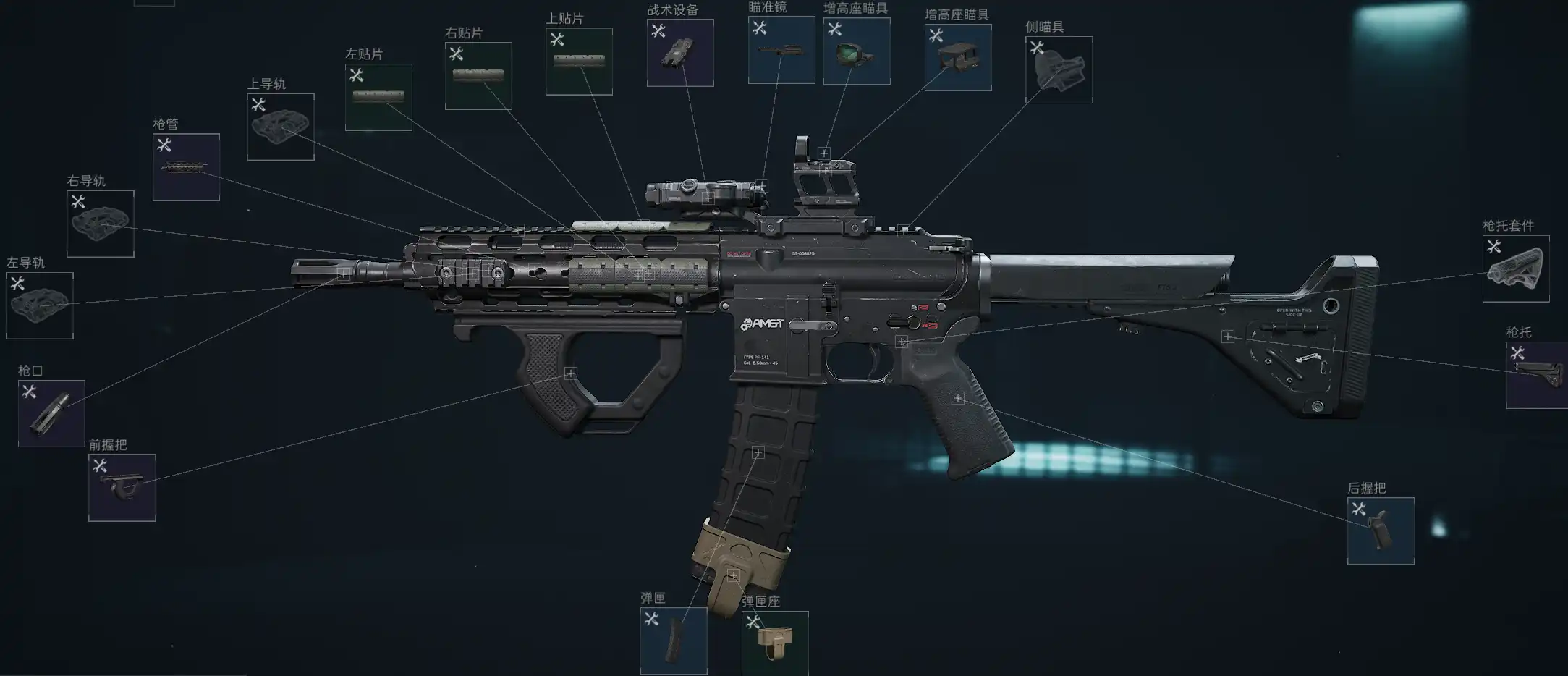
Task: Select the 枪口 muzzle attachment slot
Action: 51,413
